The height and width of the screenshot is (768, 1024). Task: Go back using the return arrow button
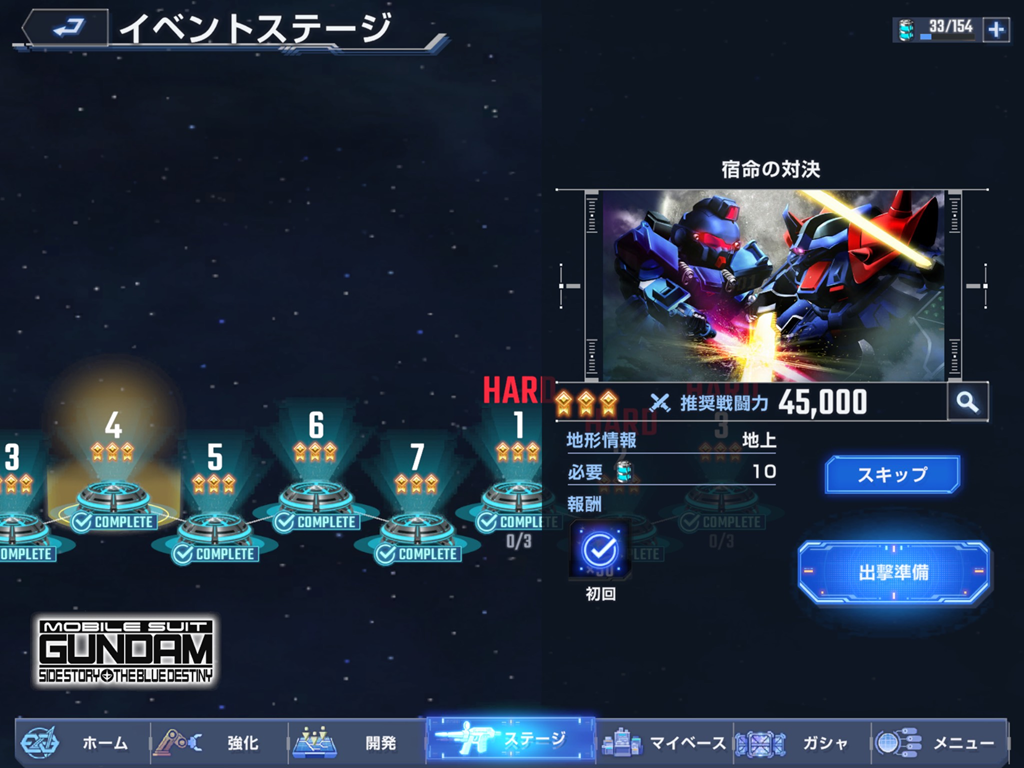[65, 30]
